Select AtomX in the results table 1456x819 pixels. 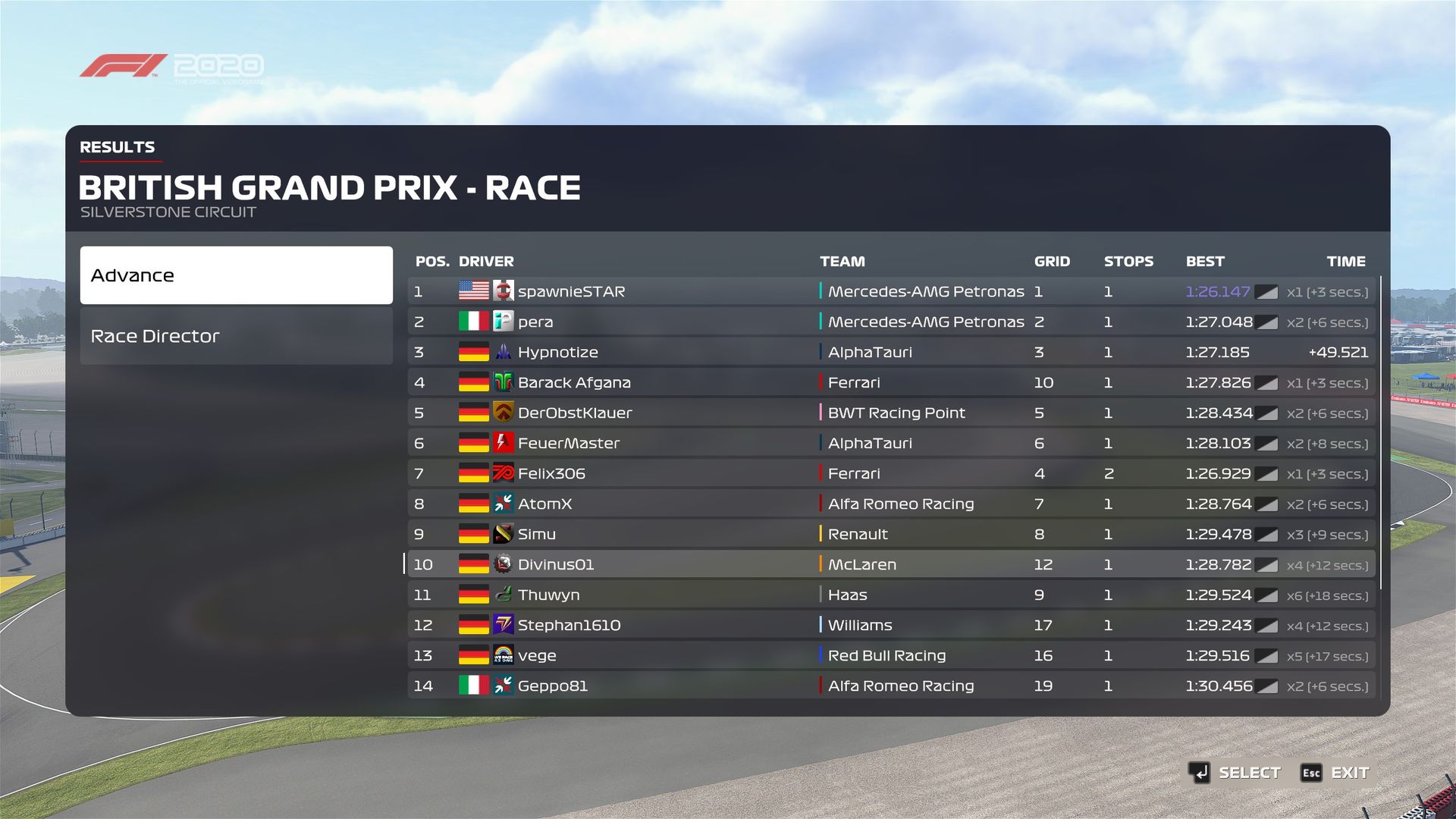coord(891,504)
